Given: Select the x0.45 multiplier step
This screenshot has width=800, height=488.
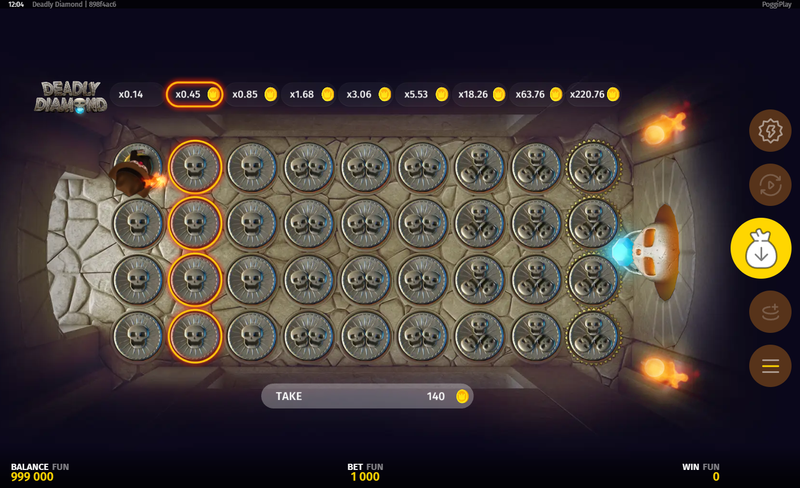Looking at the screenshot, I should (x=195, y=94).
